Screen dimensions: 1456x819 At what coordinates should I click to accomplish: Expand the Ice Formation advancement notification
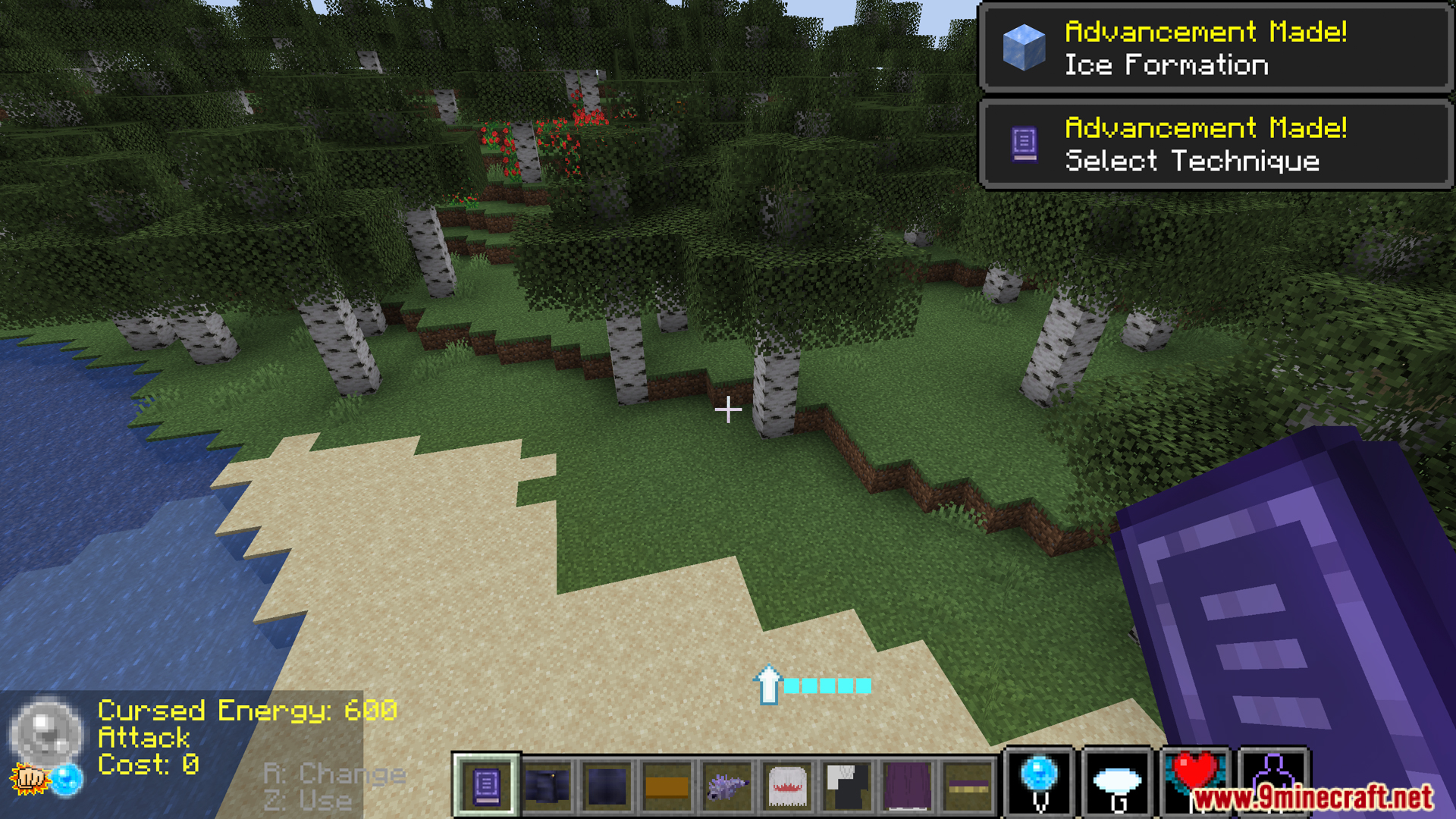coord(1213,48)
